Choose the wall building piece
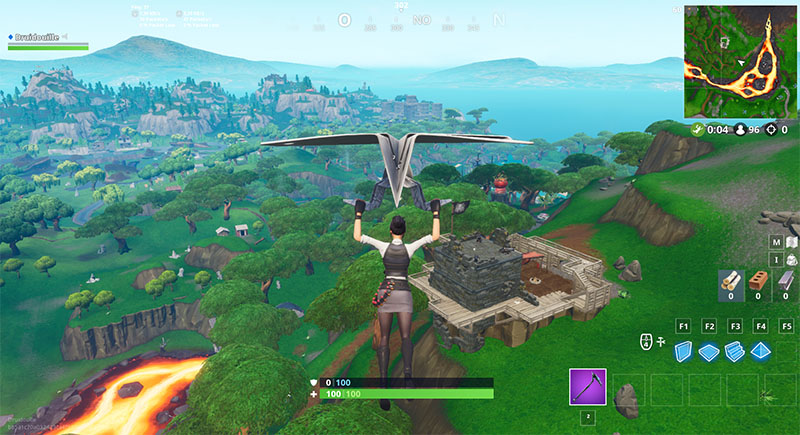800x435 pixels. 684,351
